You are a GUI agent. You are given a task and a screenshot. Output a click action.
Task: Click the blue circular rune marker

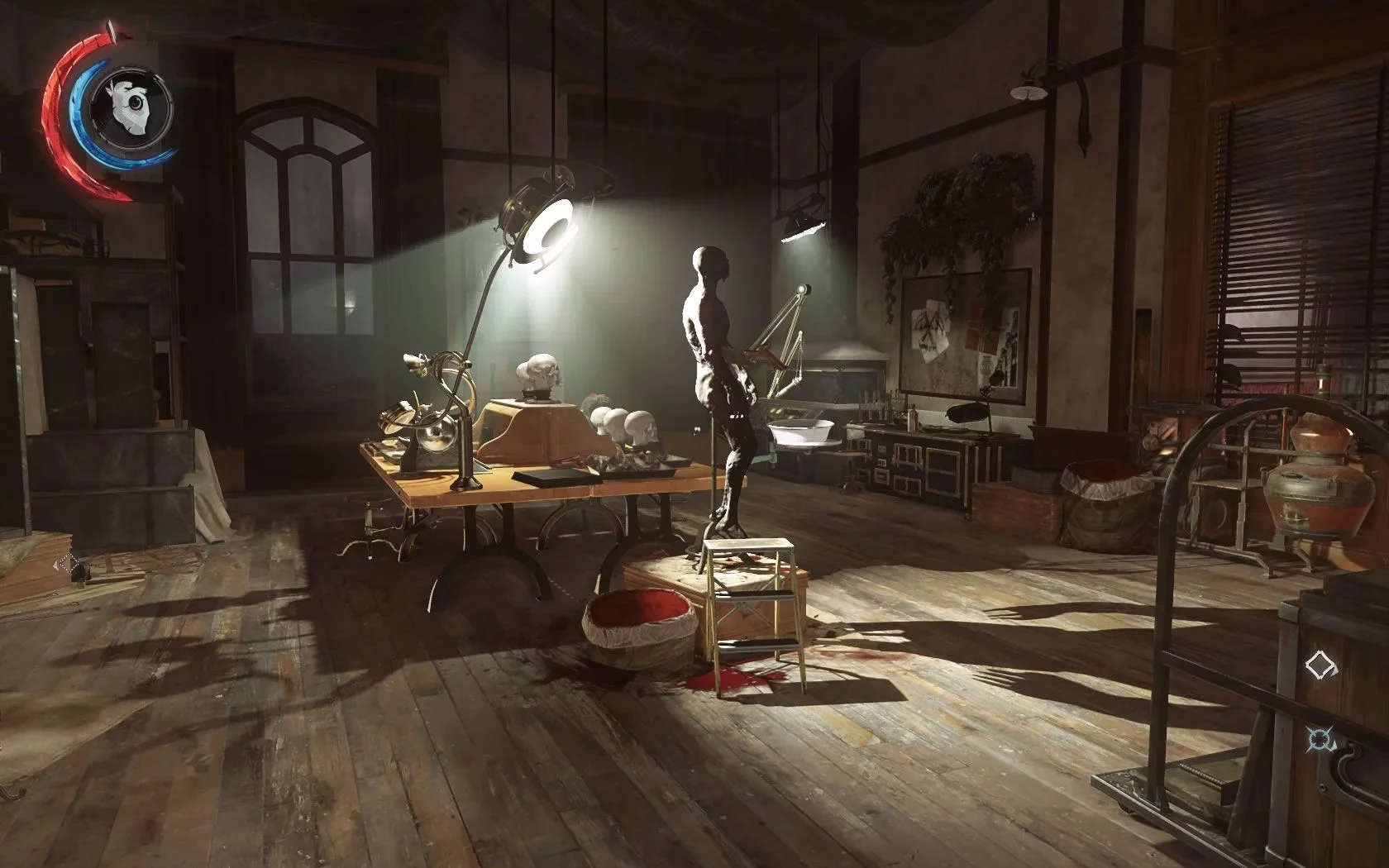coord(1320,738)
